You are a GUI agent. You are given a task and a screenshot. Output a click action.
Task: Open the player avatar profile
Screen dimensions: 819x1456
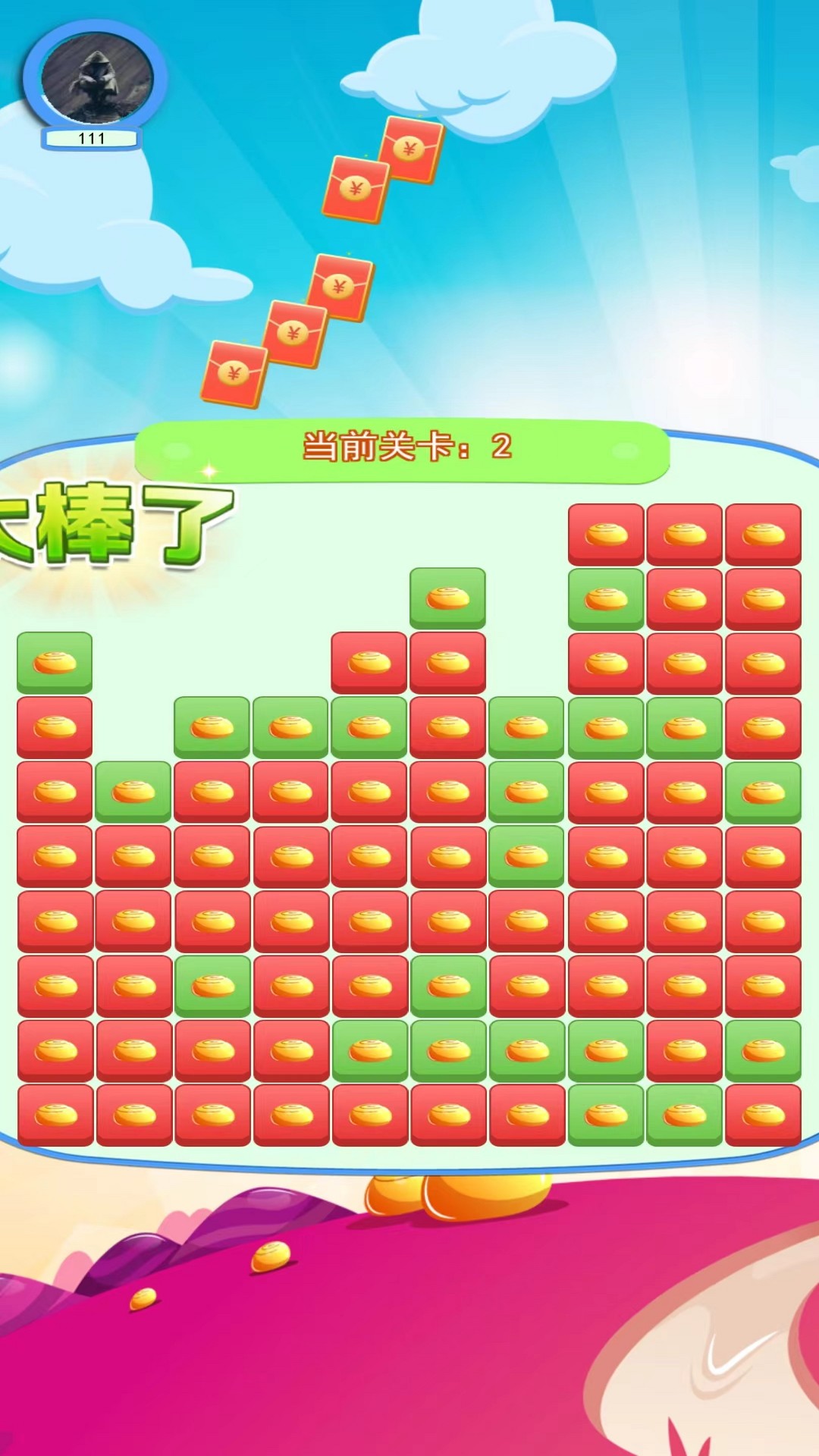pos(96,77)
